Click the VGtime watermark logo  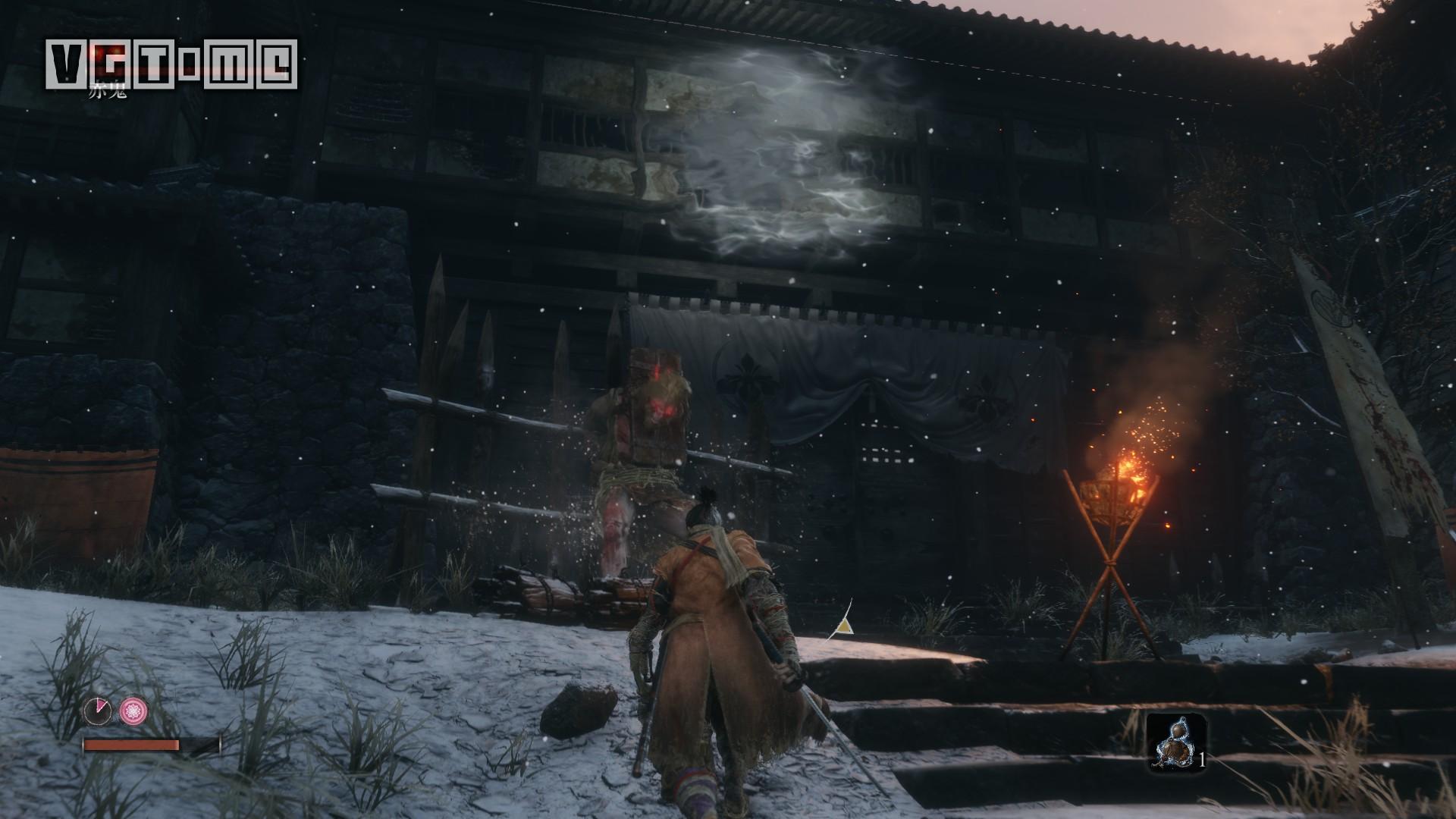click(171, 63)
